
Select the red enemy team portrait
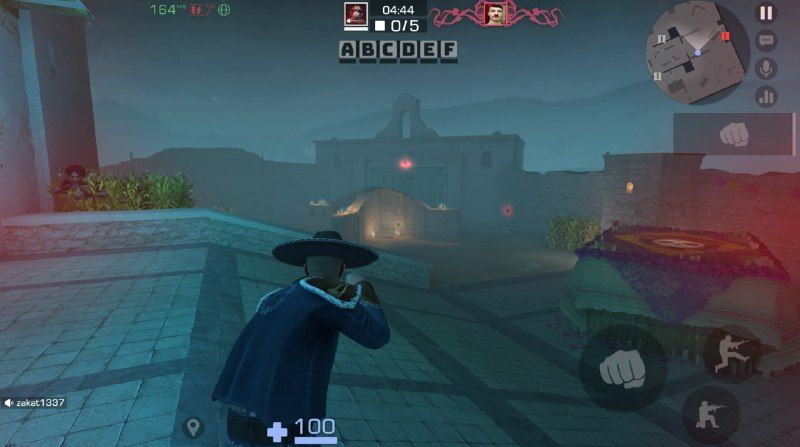click(x=494, y=13)
